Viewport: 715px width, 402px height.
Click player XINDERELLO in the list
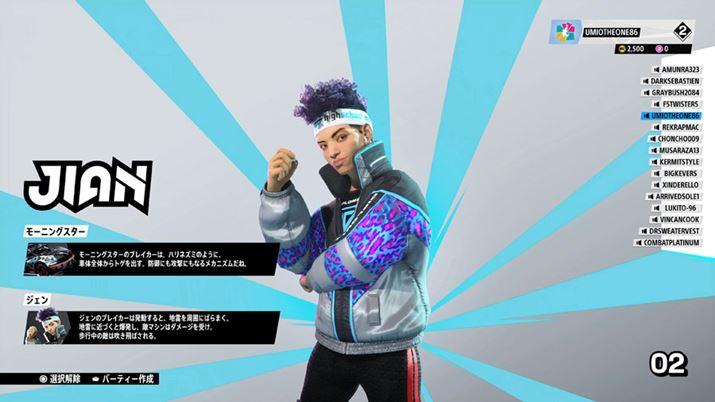(678, 185)
